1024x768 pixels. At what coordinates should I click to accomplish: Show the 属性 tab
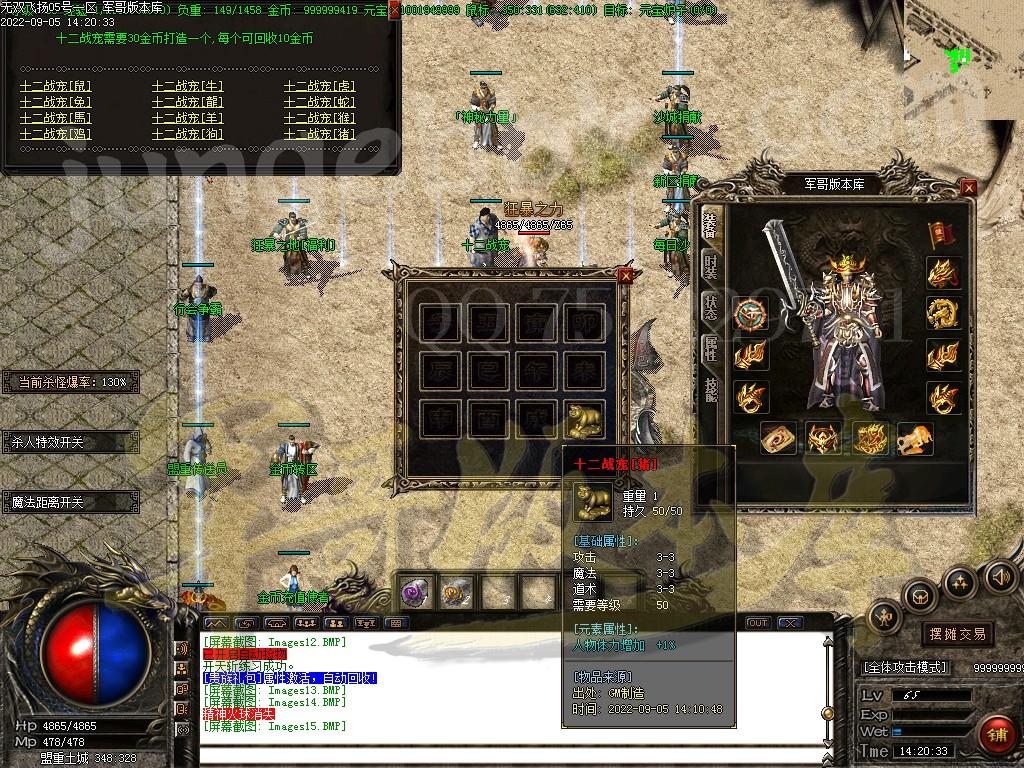click(710, 348)
